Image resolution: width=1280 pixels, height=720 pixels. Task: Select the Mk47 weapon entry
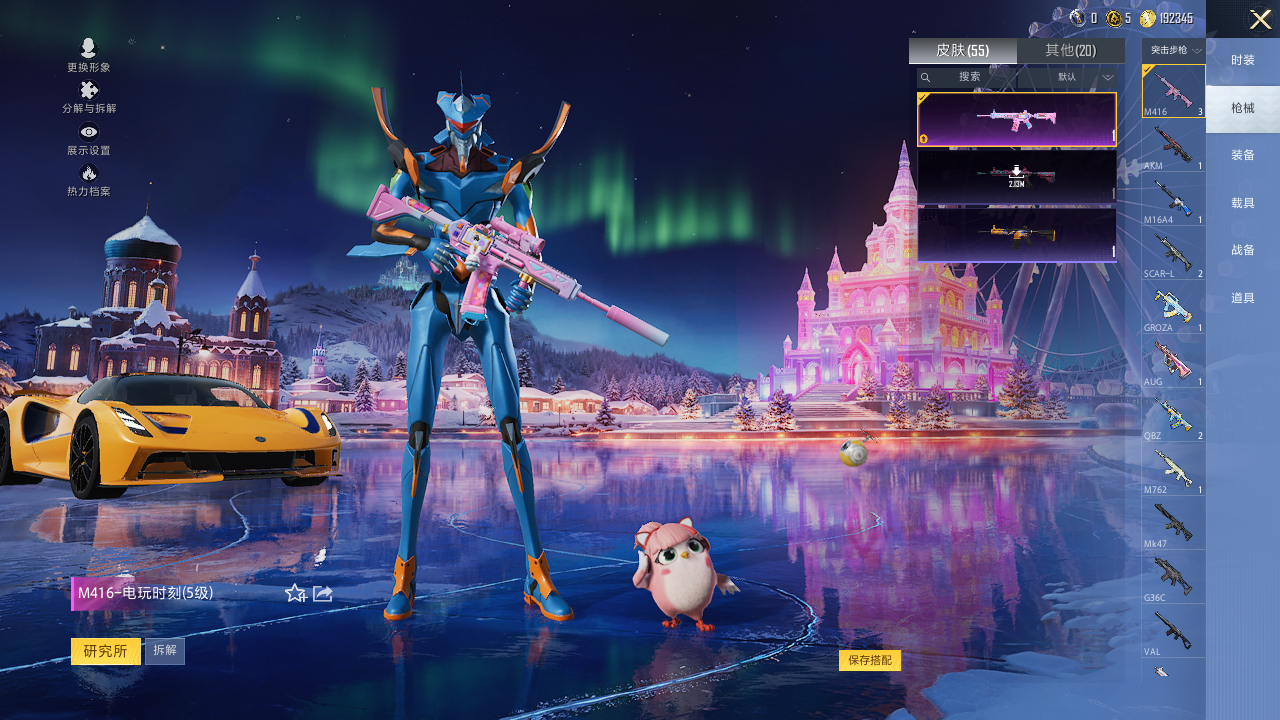[x=1173, y=523]
